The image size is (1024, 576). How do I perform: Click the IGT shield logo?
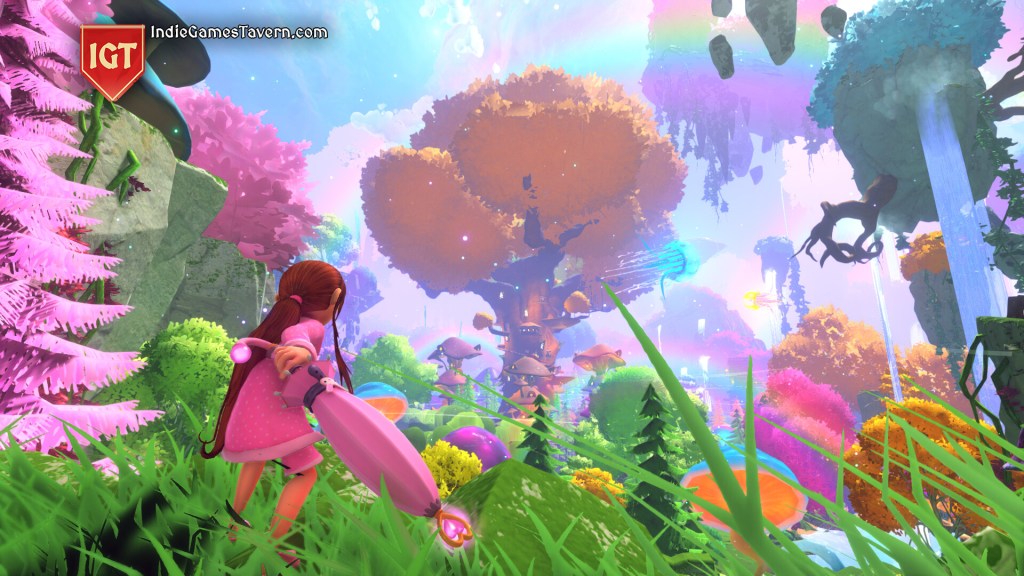113,59
